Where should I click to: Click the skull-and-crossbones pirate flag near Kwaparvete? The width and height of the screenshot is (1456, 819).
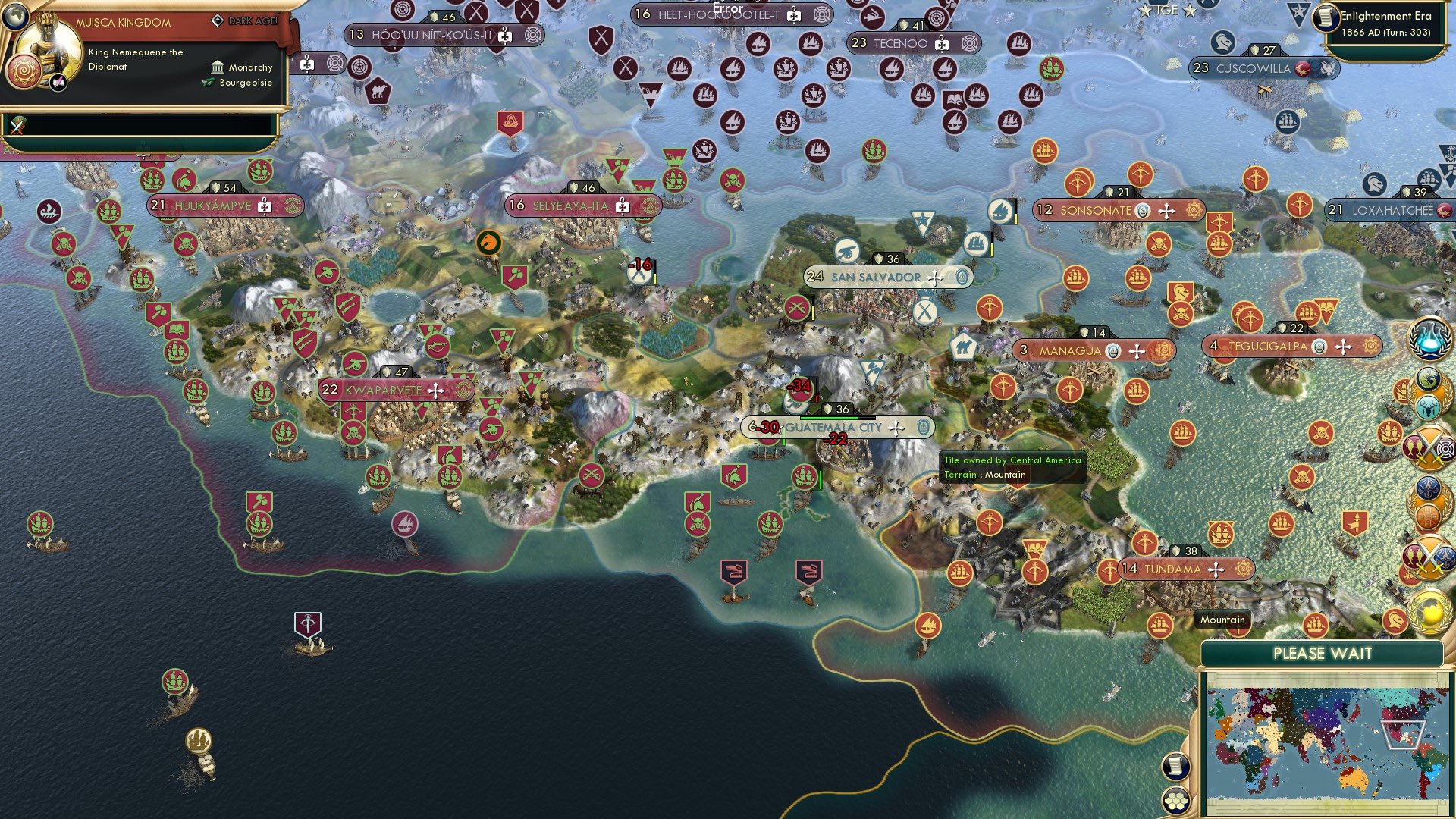pyautogui.click(x=354, y=432)
